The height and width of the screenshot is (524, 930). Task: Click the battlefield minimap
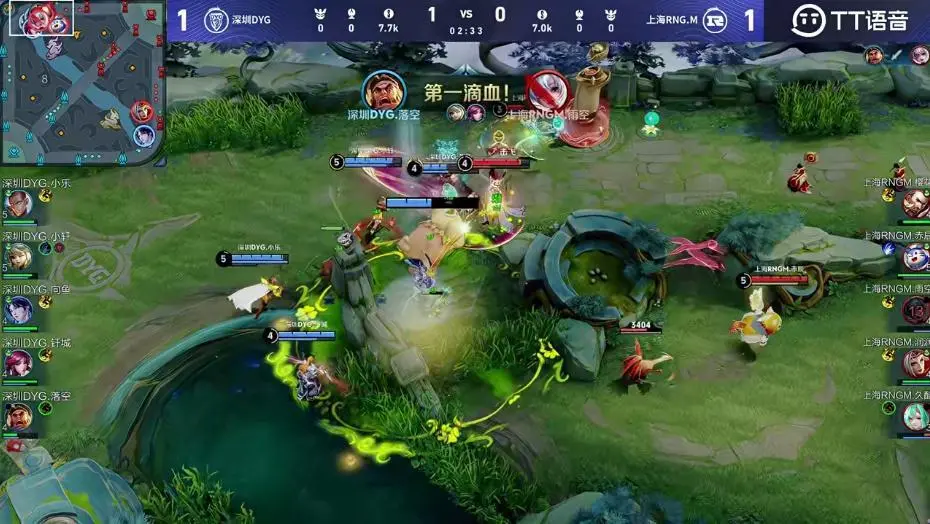click(82, 82)
